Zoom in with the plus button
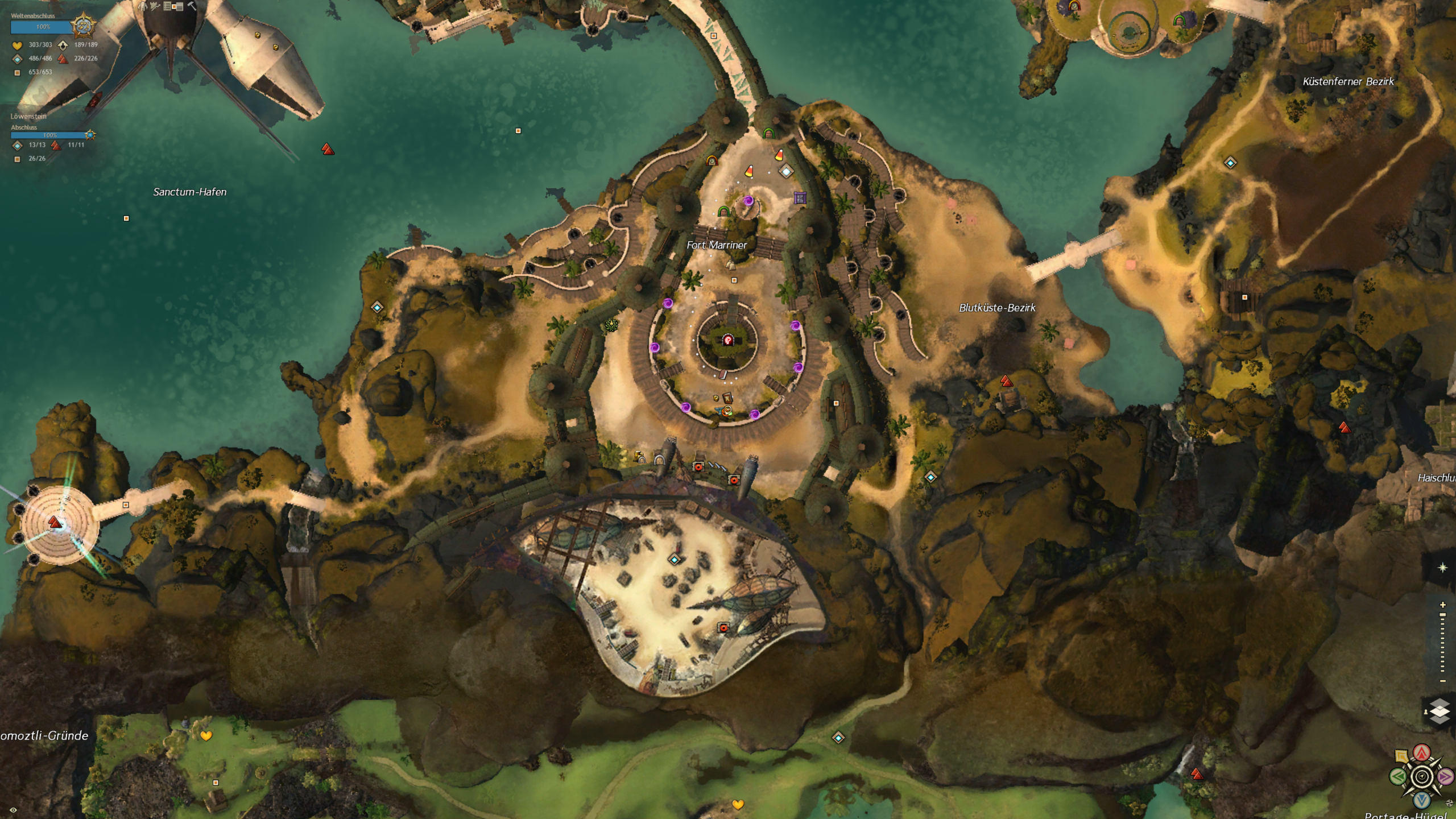The height and width of the screenshot is (819, 1456). [1442, 605]
